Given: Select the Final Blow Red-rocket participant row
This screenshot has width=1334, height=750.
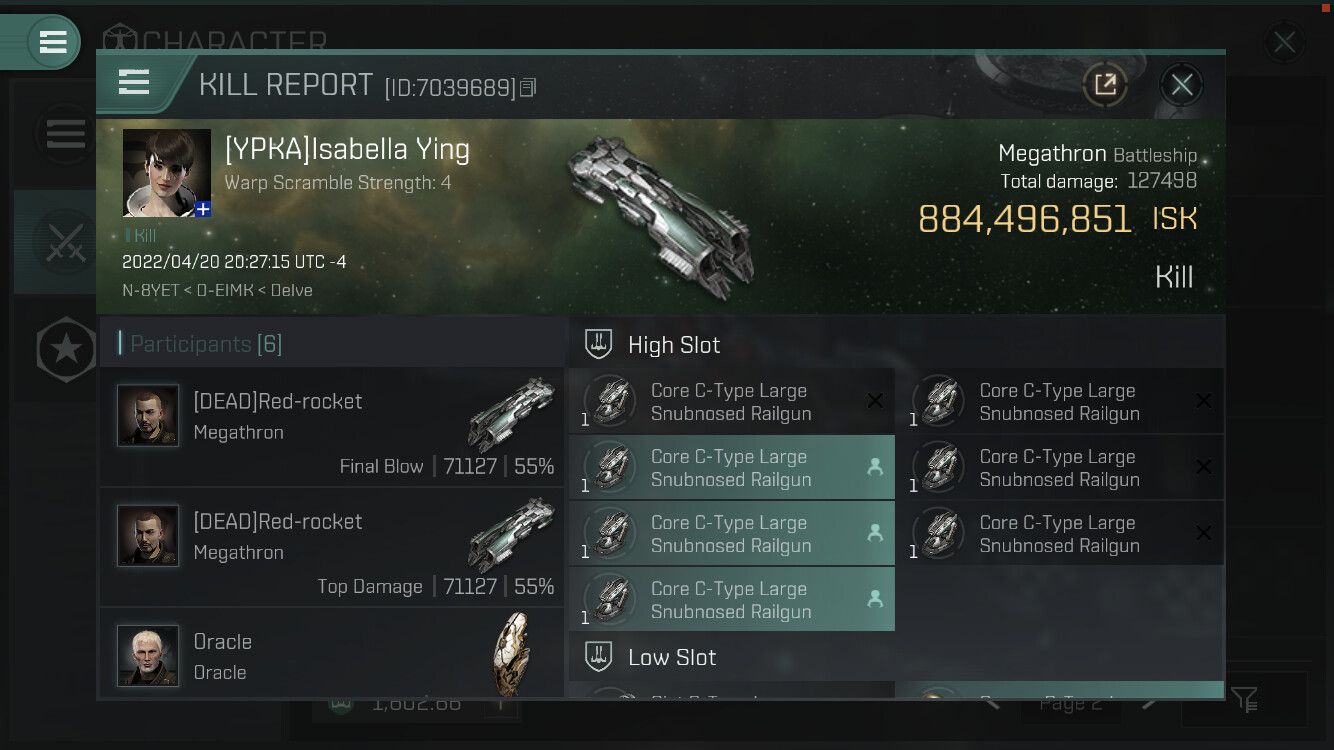Looking at the screenshot, I should pyautogui.click(x=332, y=427).
